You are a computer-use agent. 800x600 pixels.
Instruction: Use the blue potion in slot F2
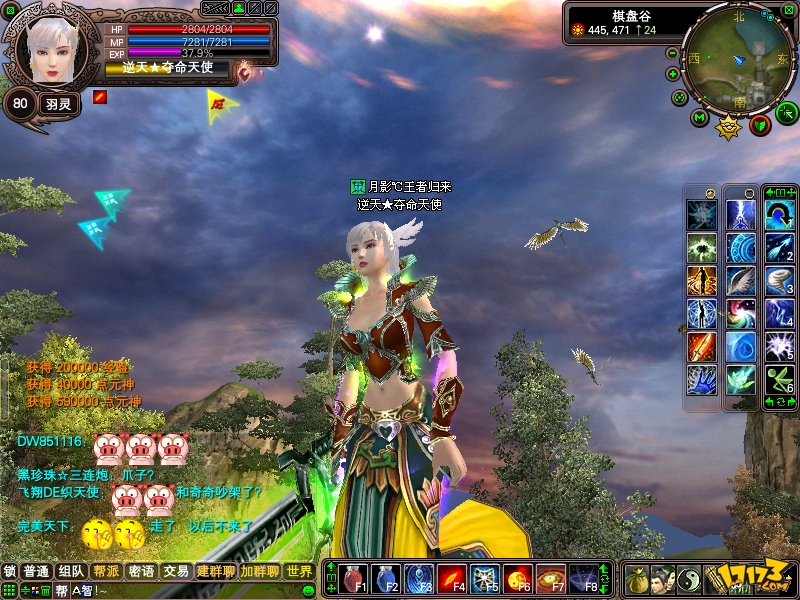coord(388,578)
